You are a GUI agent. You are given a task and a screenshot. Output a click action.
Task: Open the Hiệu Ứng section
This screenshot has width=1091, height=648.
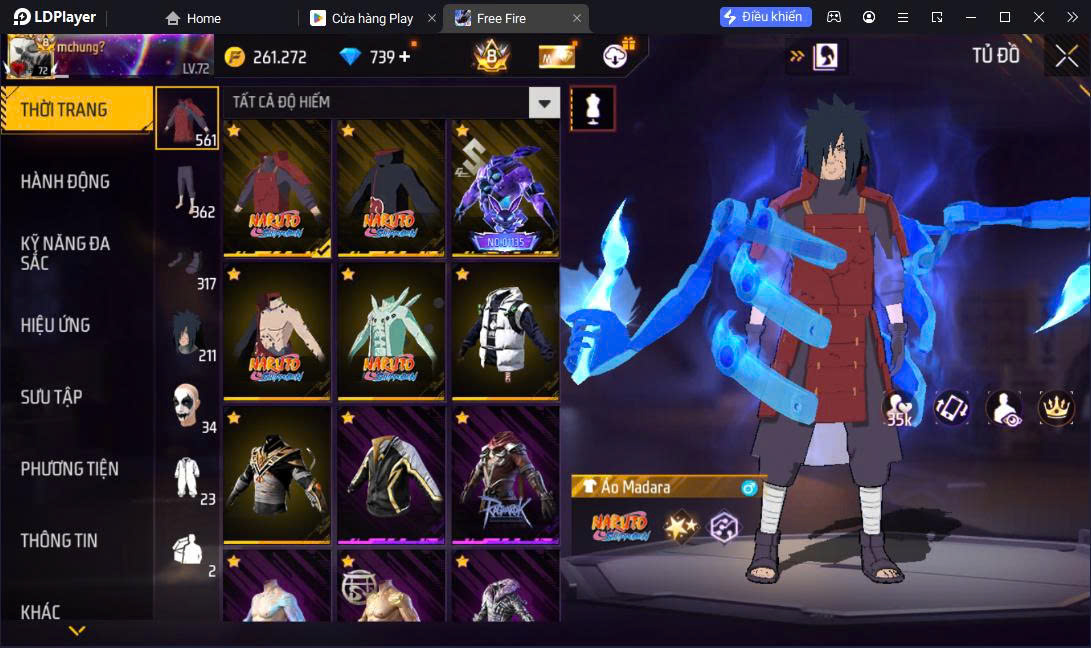56,325
